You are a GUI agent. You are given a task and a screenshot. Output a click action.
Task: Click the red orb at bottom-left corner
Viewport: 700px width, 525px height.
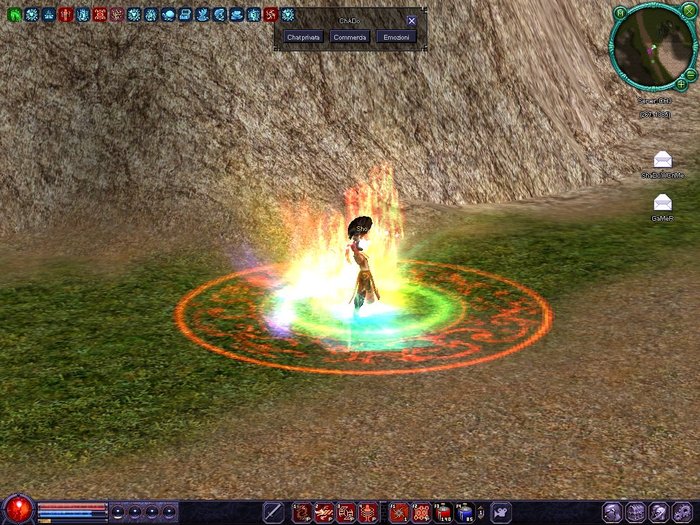click(x=17, y=509)
